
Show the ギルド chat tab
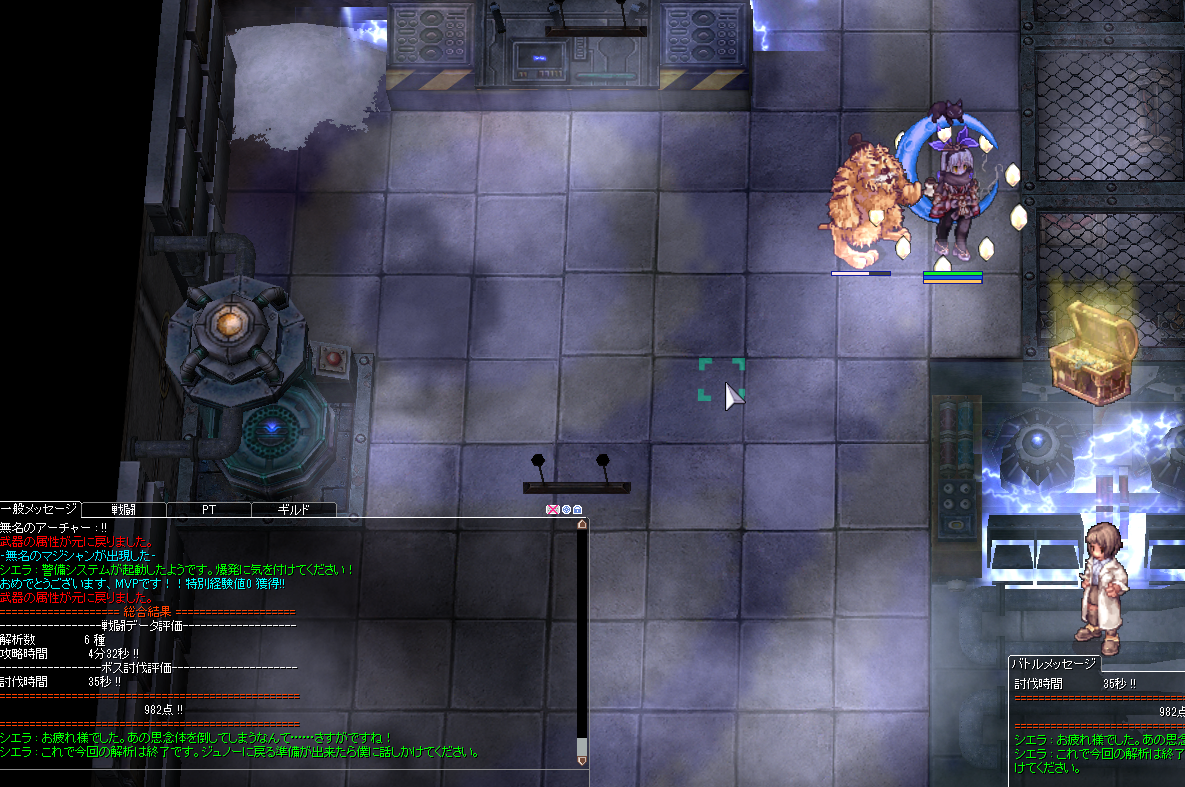tap(292, 509)
